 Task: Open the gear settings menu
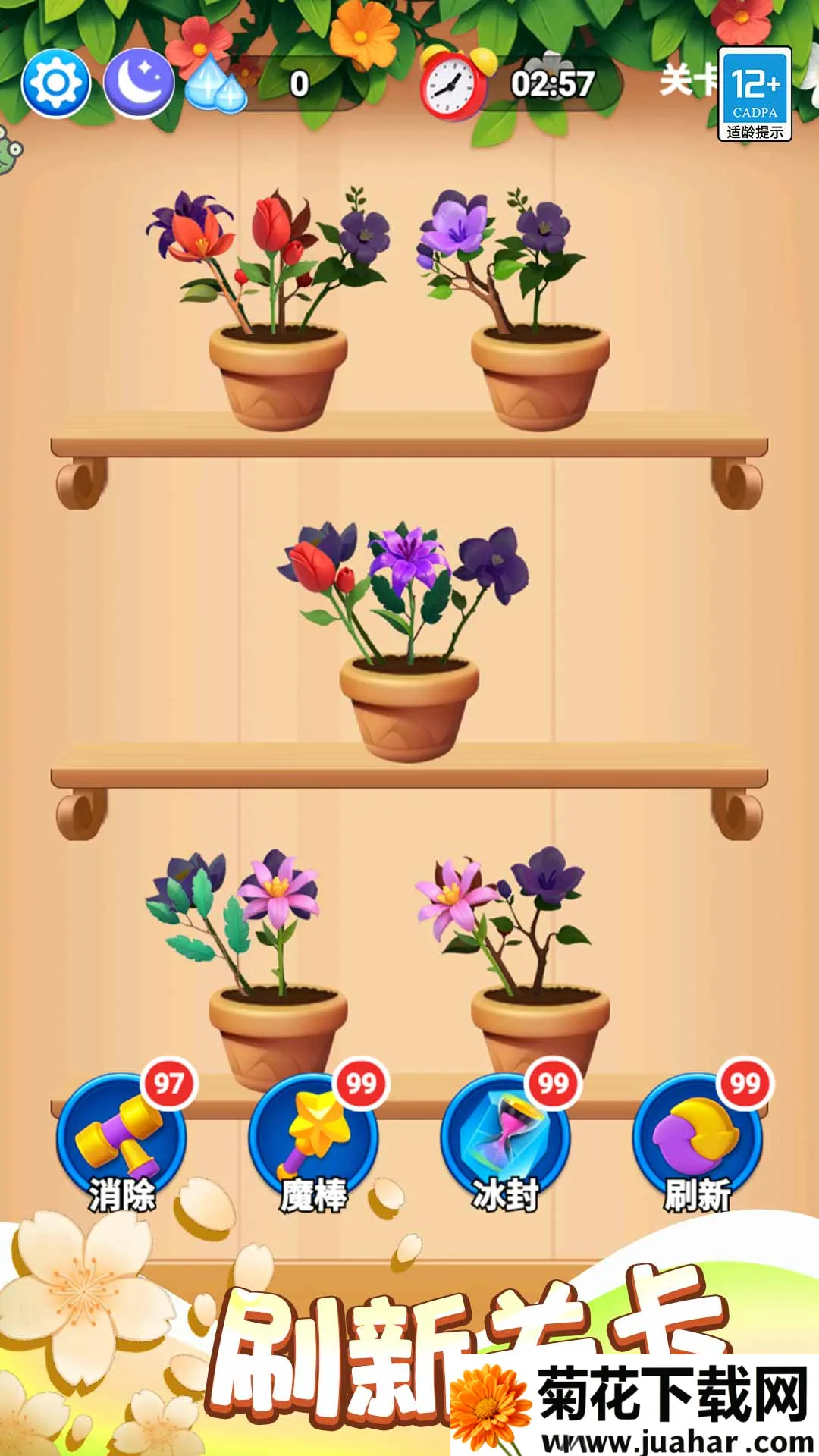click(55, 83)
